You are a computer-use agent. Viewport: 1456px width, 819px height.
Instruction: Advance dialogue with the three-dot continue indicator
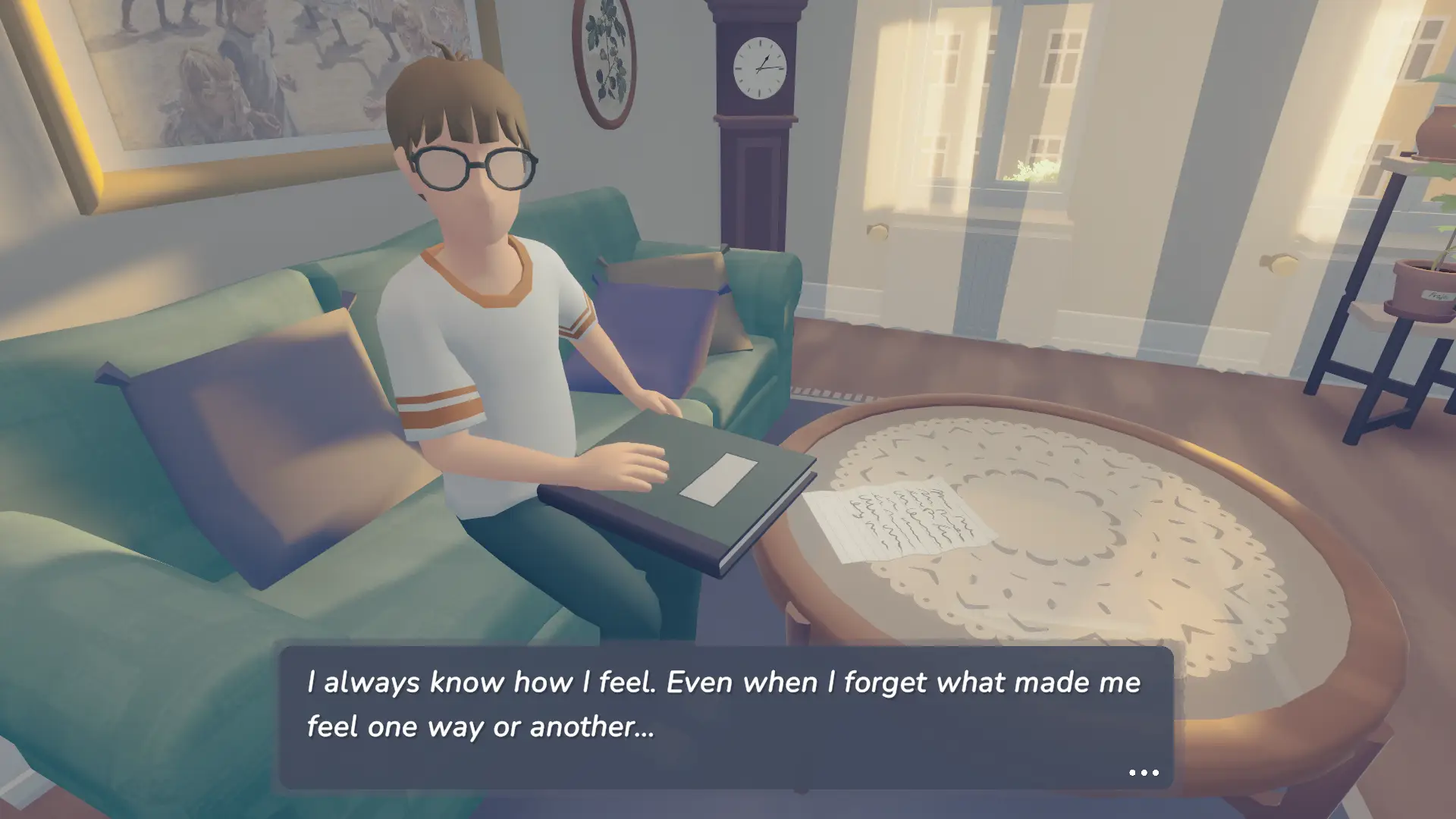click(1144, 773)
